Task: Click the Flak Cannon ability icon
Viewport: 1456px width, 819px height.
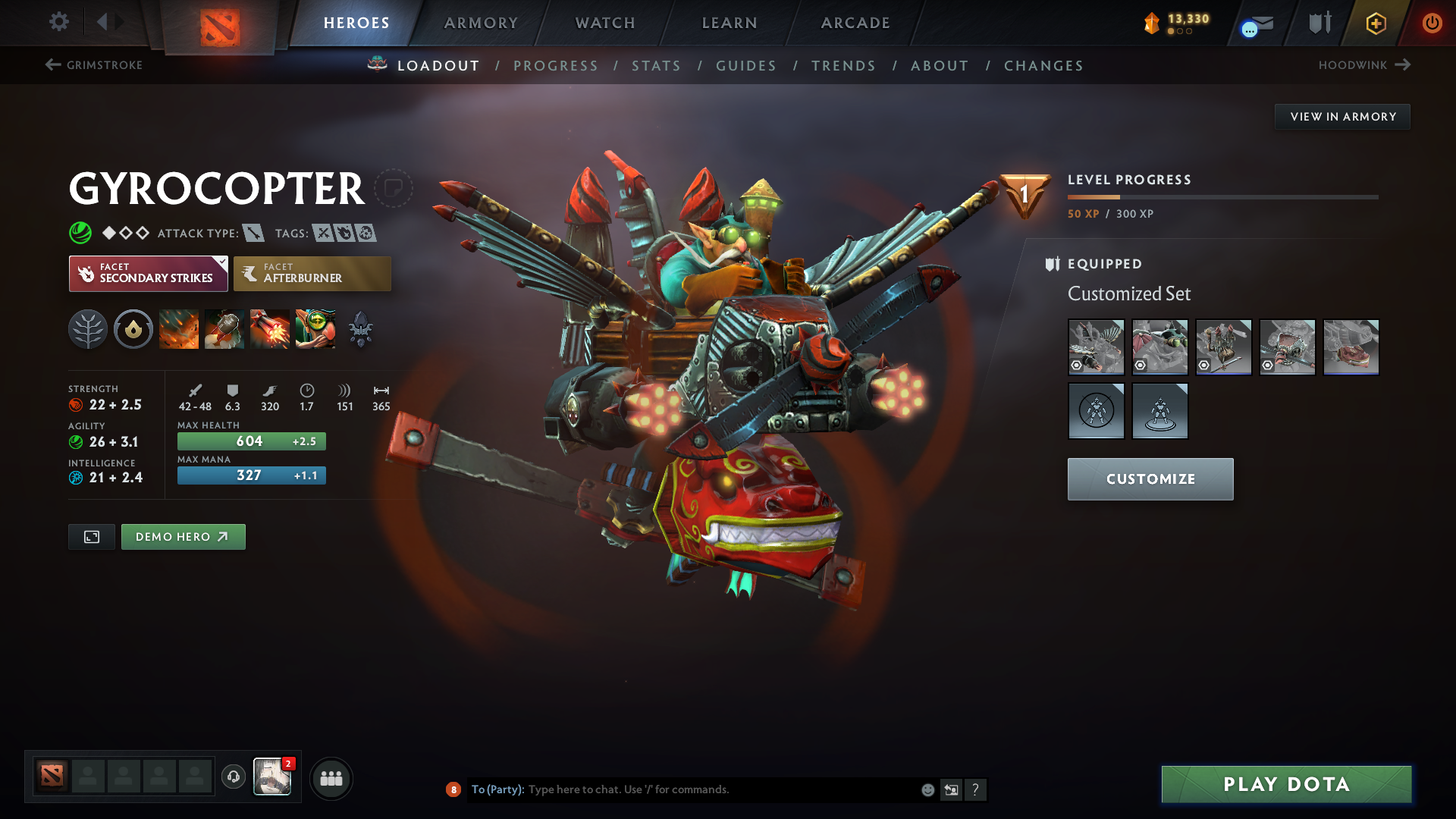Action: (269, 328)
